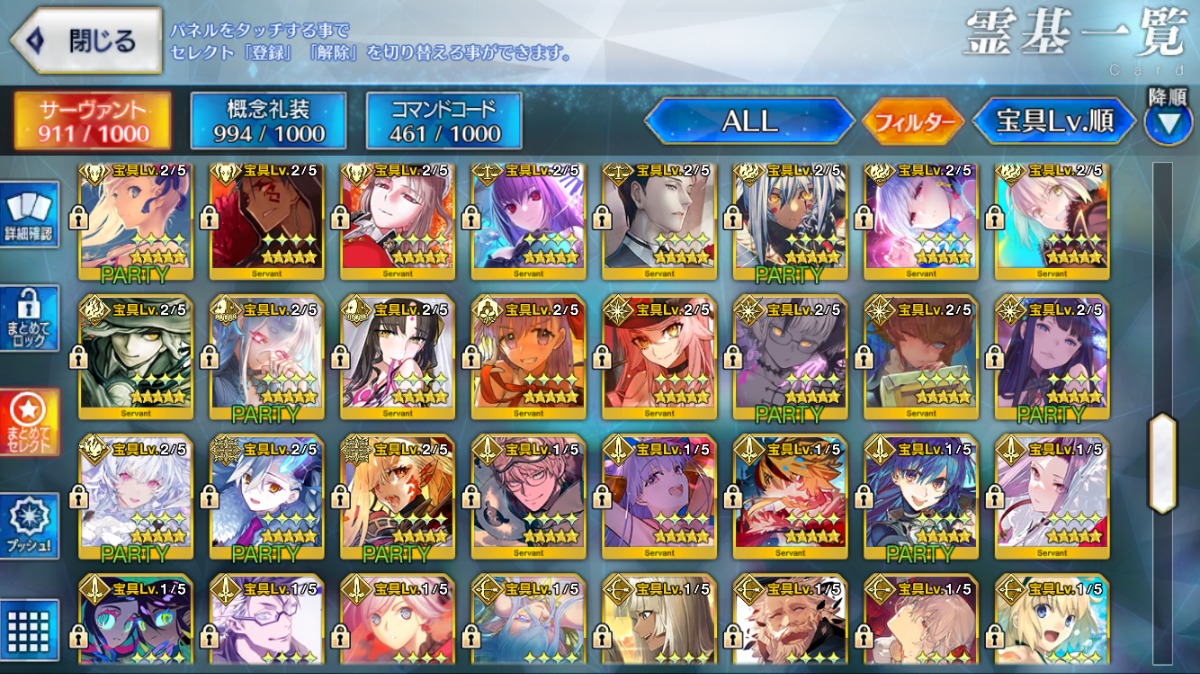The height and width of the screenshot is (674, 1200).
Task: Open the ALL class selector
Action: pos(750,122)
